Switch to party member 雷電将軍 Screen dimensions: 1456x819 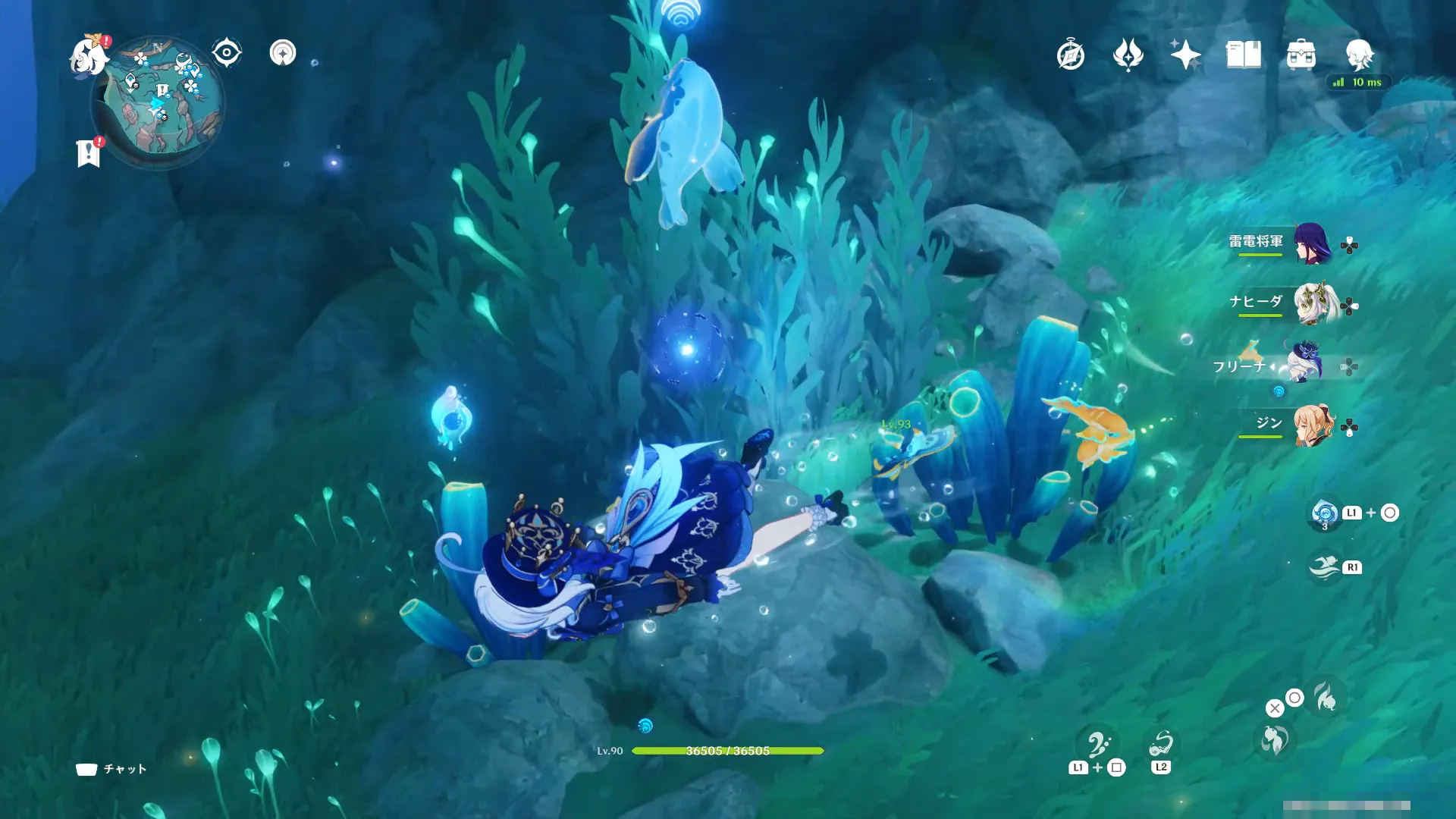pos(1311,243)
